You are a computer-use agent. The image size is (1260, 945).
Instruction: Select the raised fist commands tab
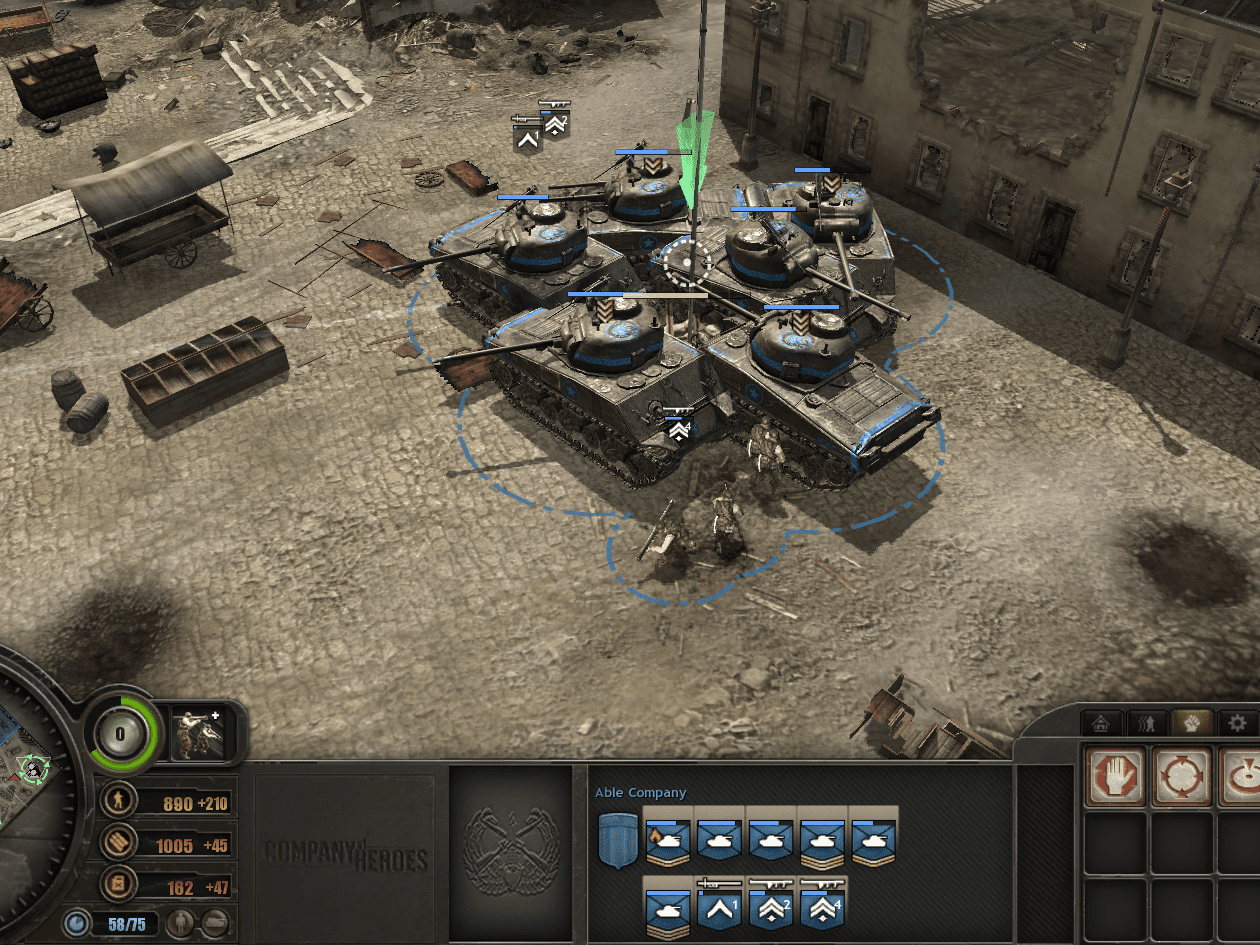[x=1192, y=722]
